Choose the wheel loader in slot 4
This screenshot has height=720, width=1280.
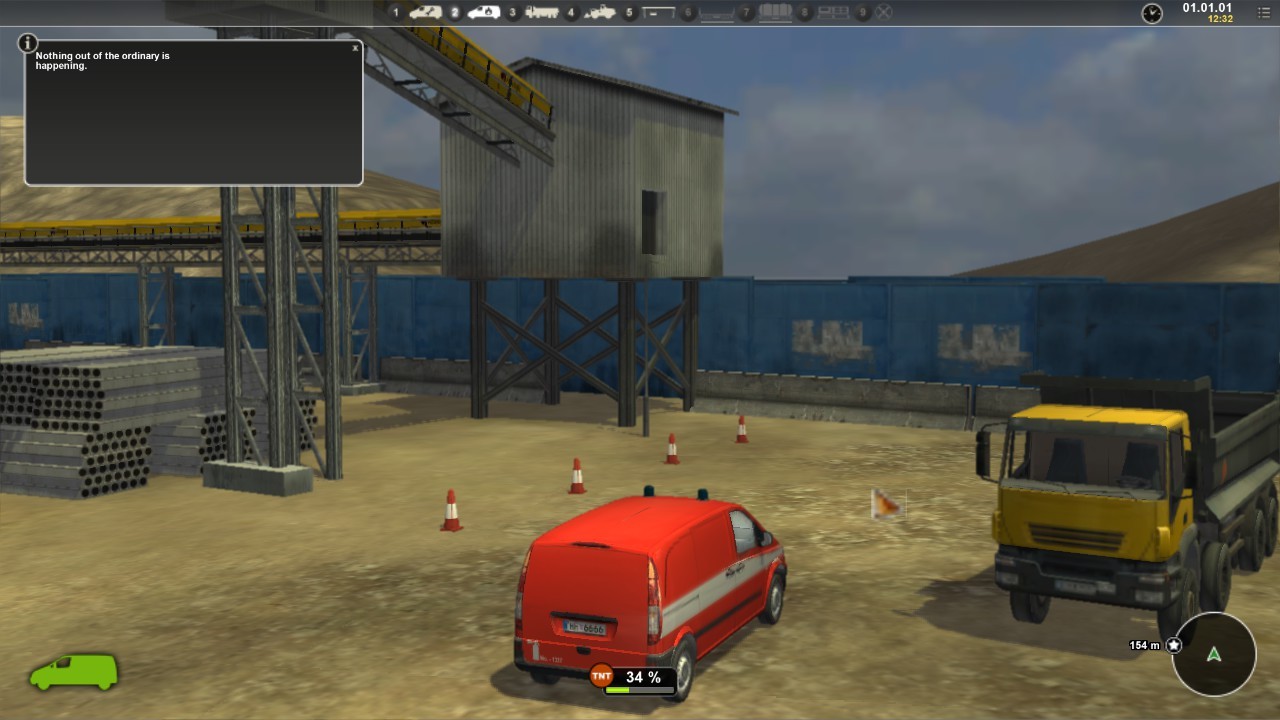coord(600,13)
